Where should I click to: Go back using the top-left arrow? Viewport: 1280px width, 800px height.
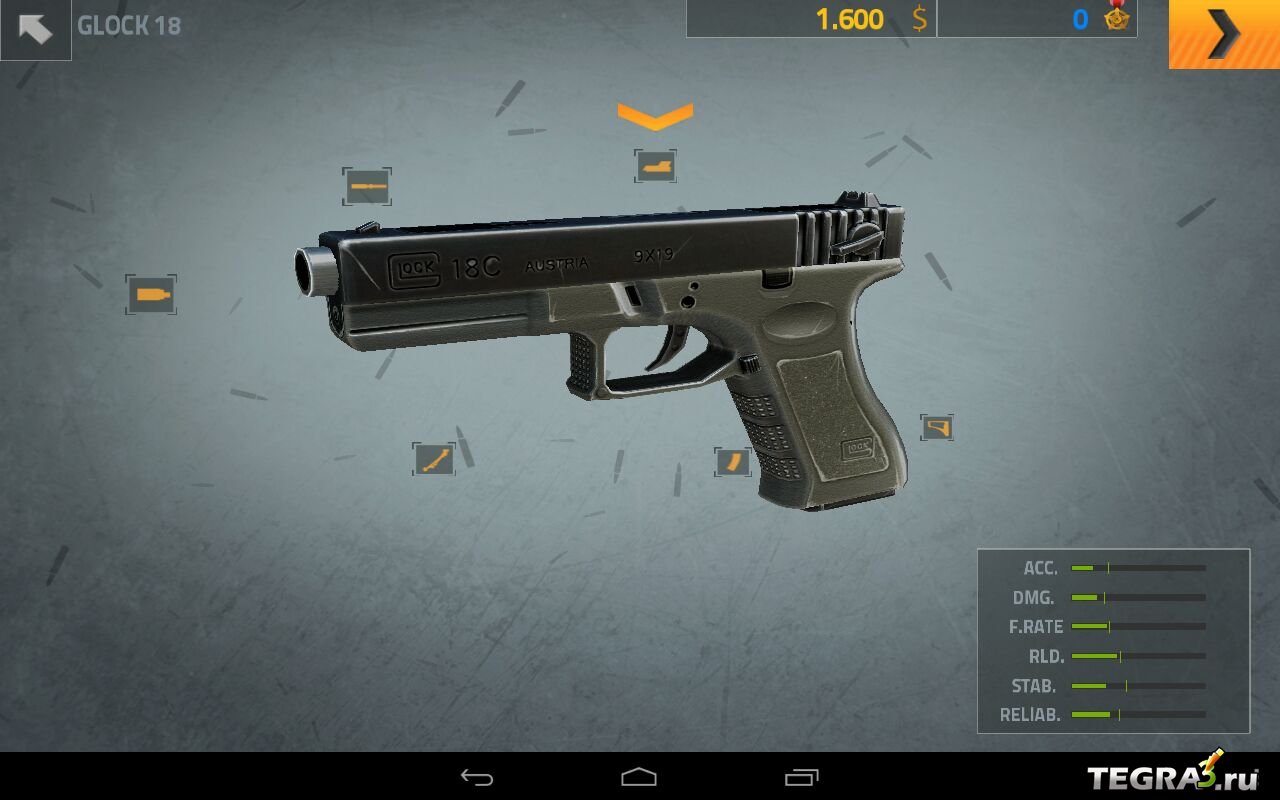coord(35,29)
